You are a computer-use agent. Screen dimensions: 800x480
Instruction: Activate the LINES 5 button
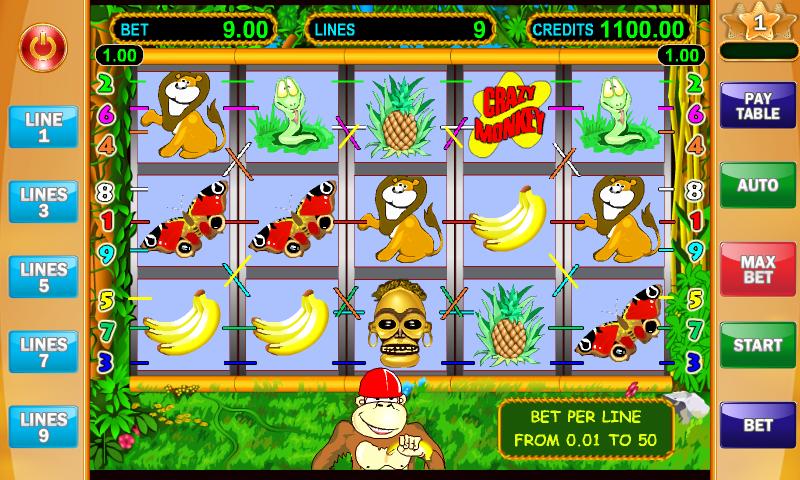(x=44, y=277)
